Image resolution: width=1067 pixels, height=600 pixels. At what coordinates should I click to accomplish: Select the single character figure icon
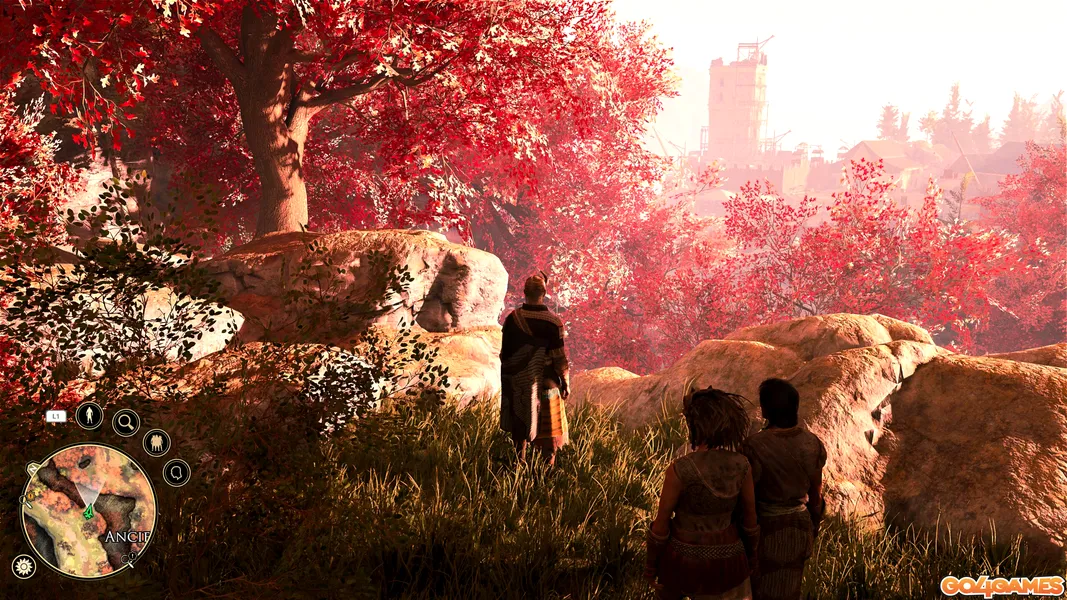point(89,415)
